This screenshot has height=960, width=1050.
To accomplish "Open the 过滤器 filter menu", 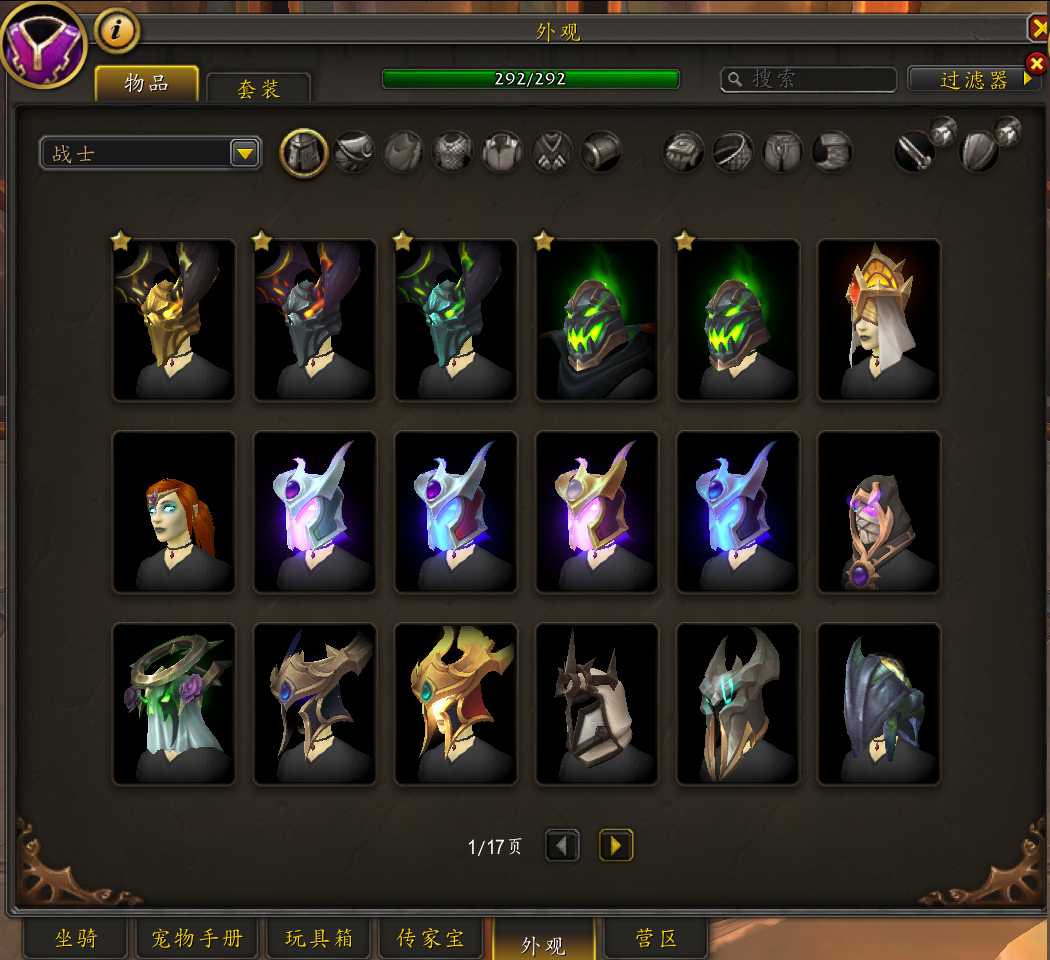I will 974,80.
